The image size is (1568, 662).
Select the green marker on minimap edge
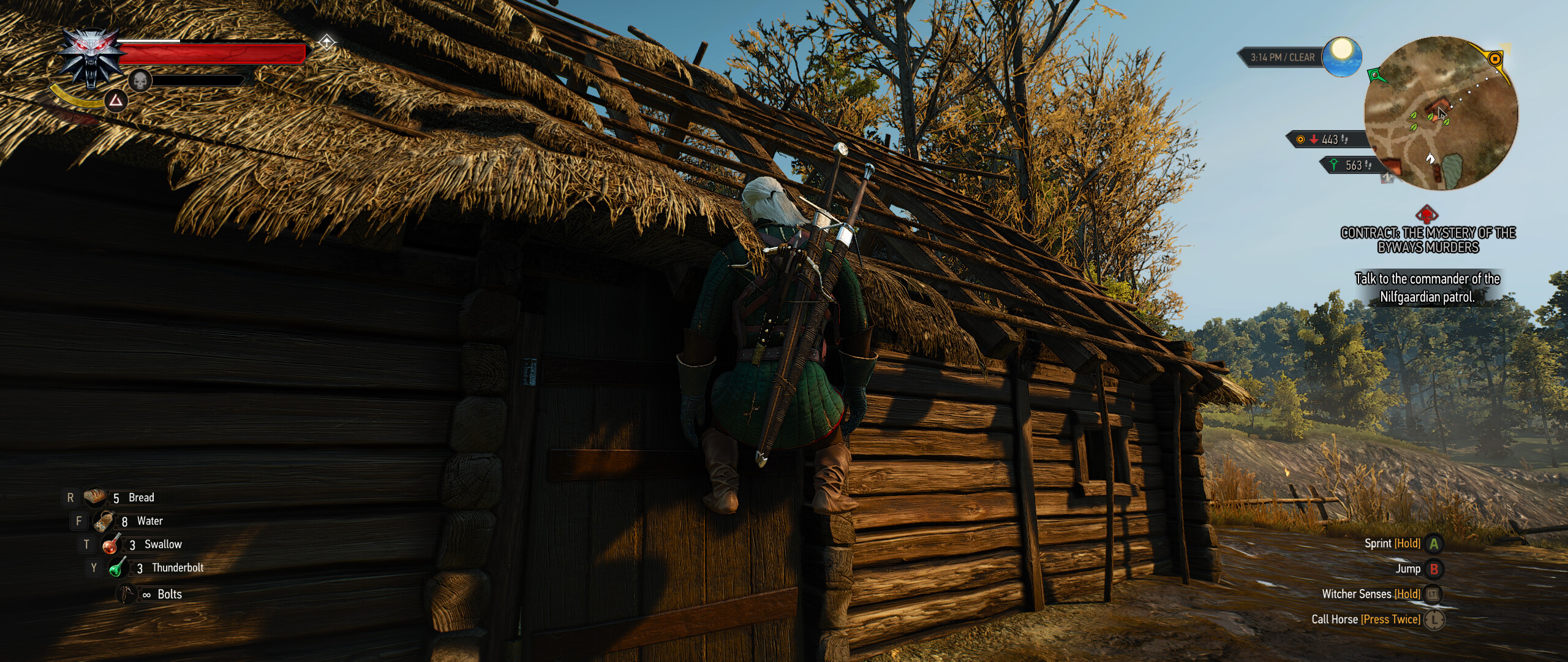point(1376,75)
